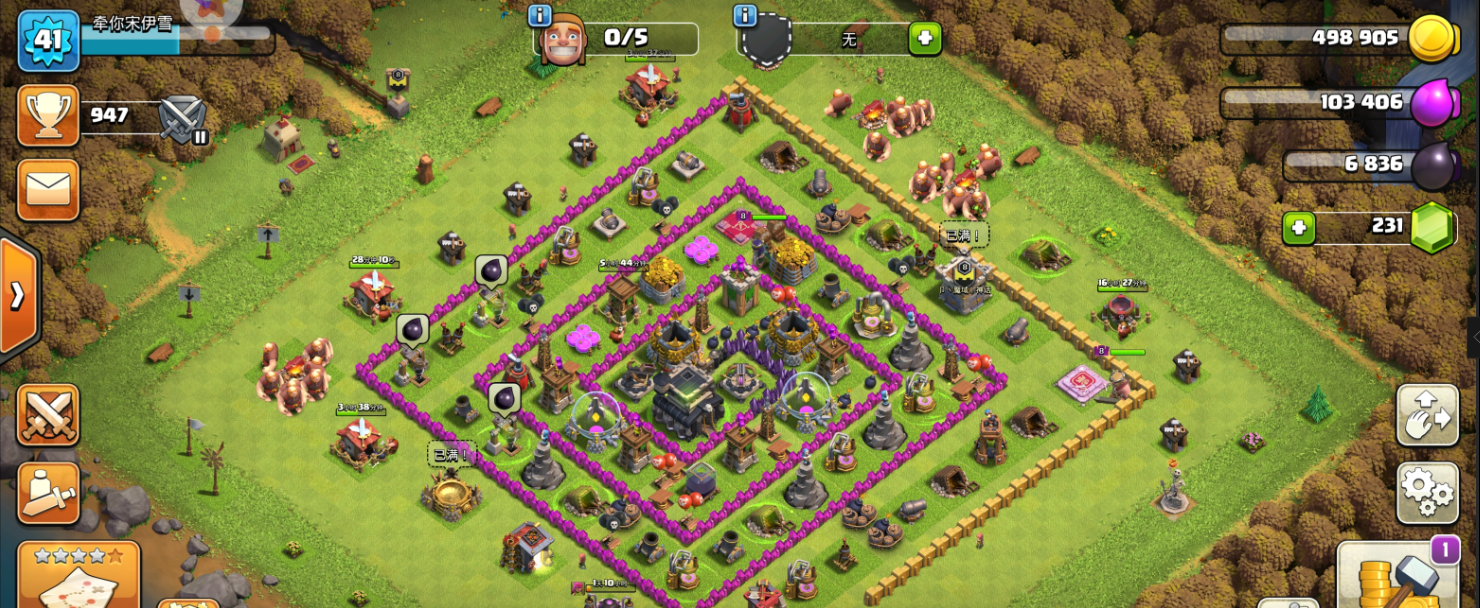The image size is (1480, 608).
Task: Open the trophy leaderboard button
Action: point(48,116)
